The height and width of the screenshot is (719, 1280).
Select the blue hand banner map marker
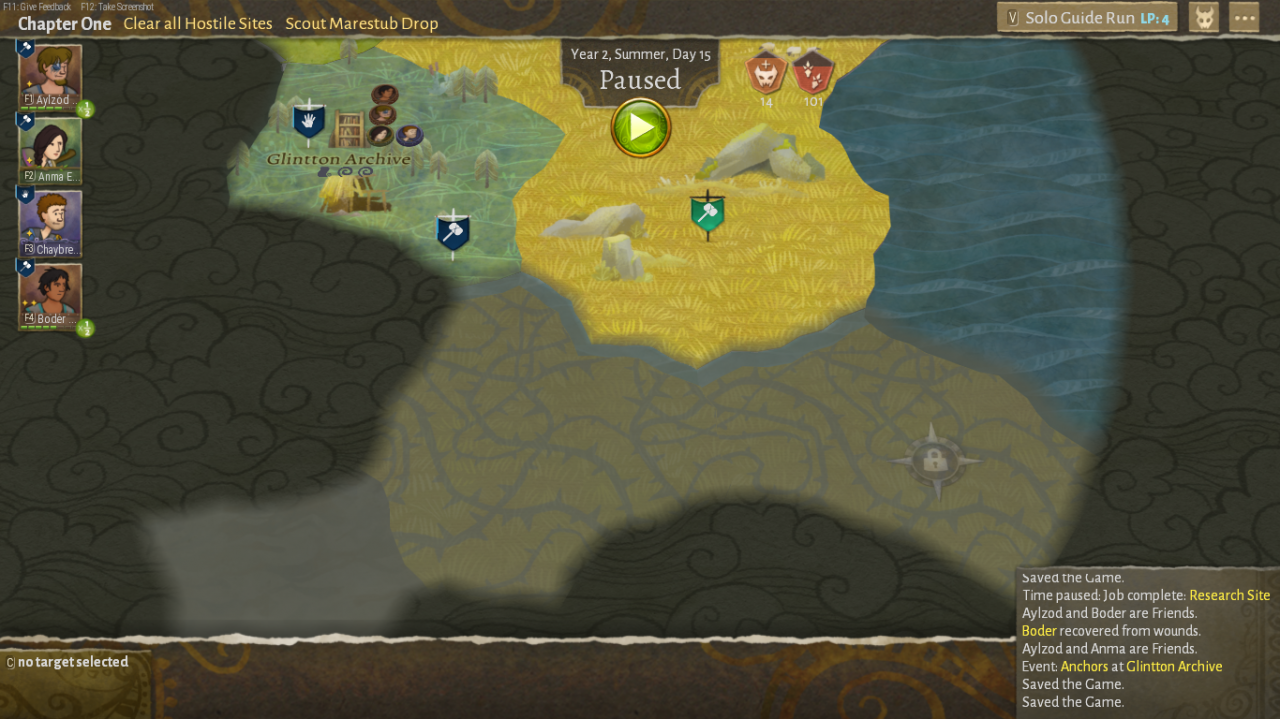[309, 122]
